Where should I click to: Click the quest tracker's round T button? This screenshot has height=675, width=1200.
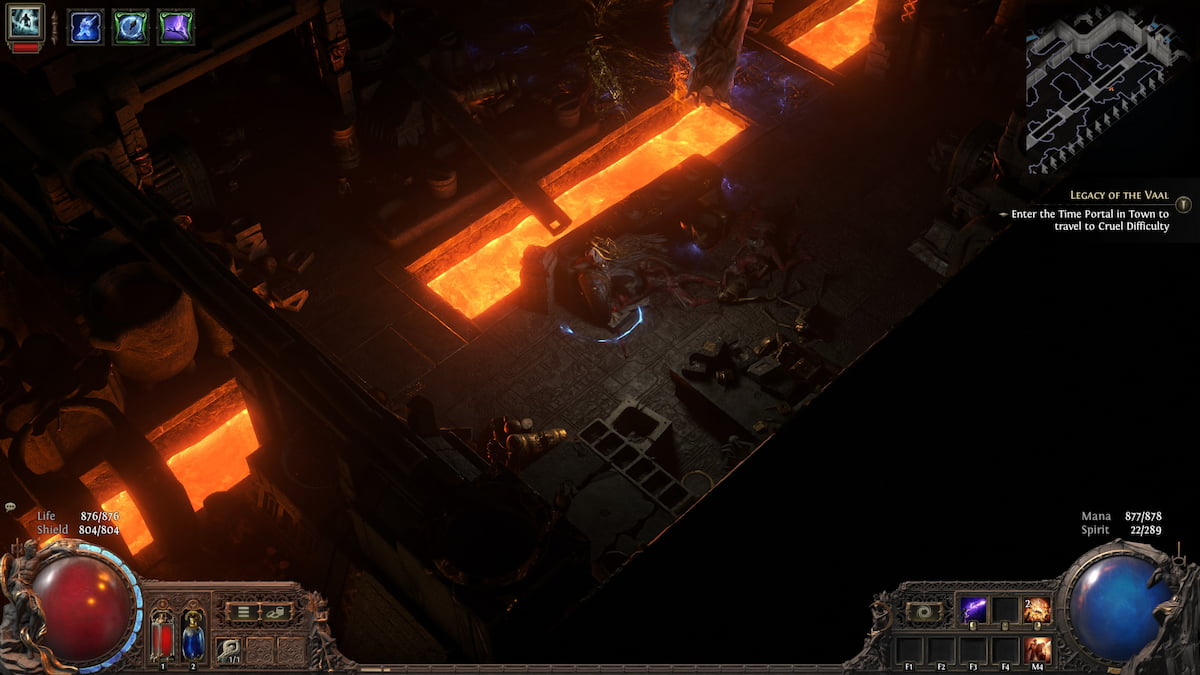click(1183, 205)
